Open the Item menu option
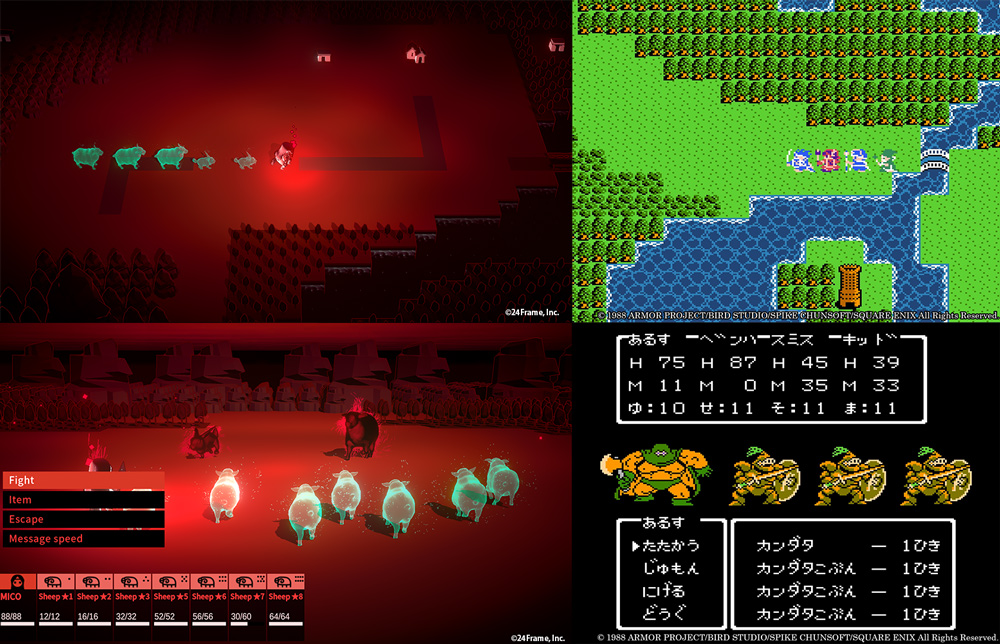Viewport: 1000px width, 644px height. click(x=82, y=500)
